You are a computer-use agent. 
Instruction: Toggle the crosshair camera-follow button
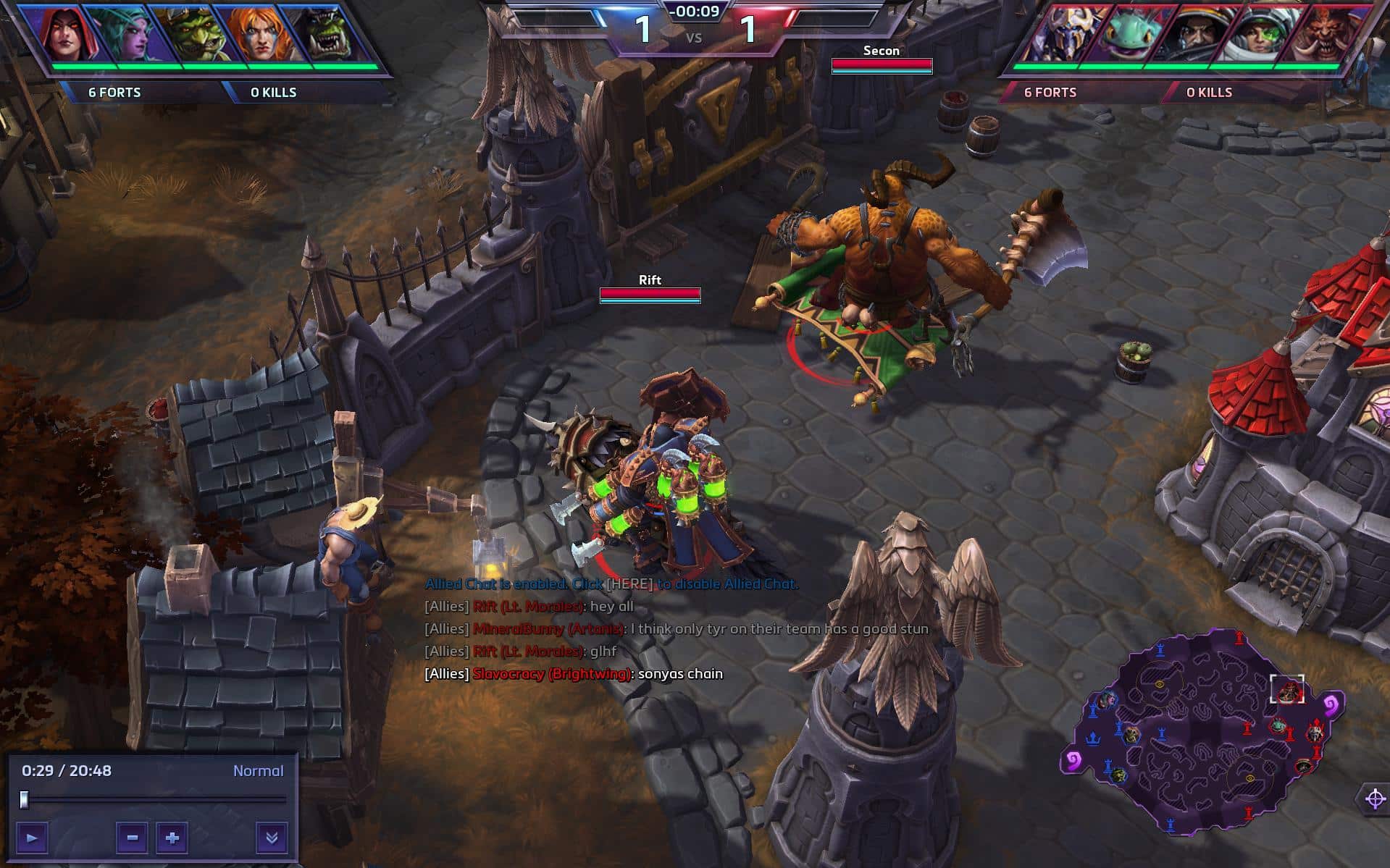click(x=1374, y=799)
